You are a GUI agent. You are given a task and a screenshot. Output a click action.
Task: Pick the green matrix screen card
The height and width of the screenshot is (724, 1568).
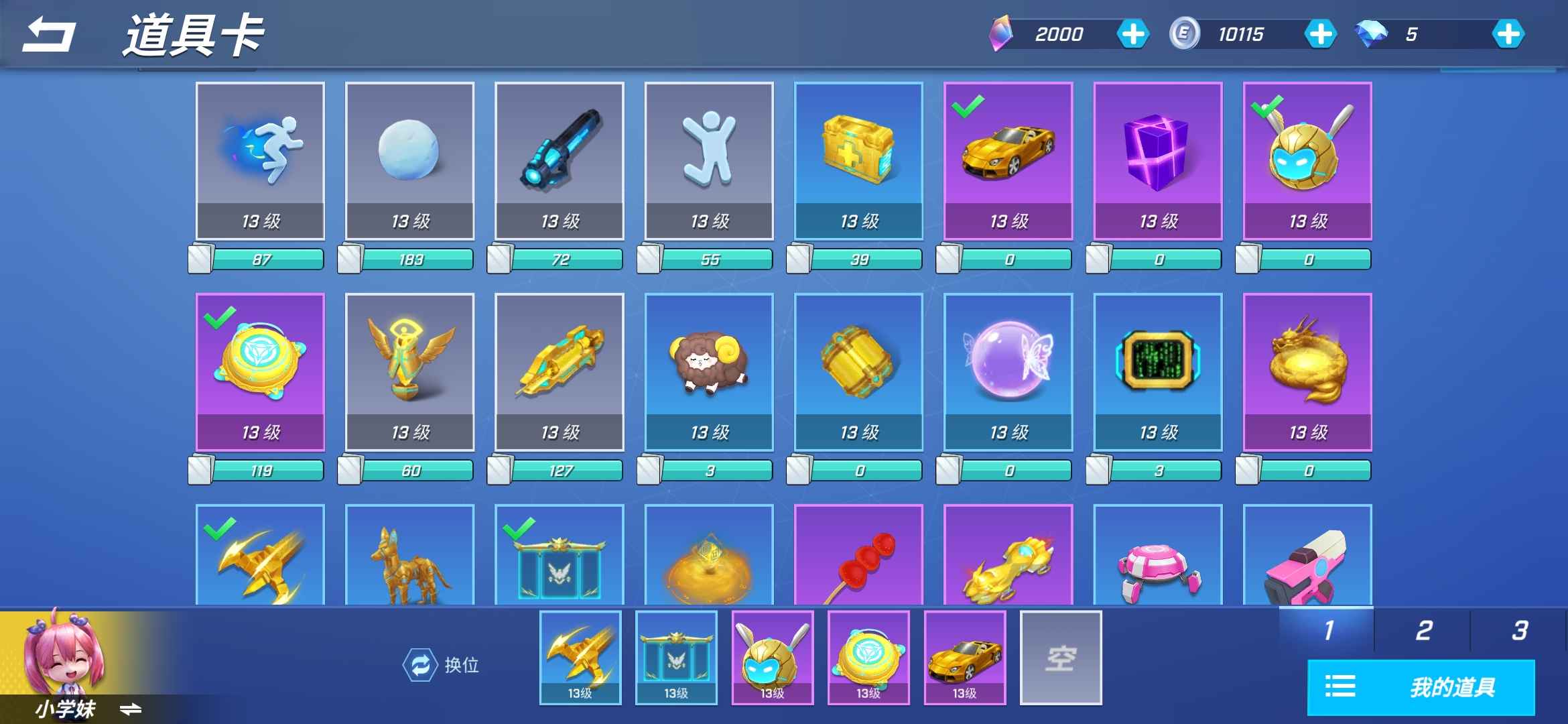(1157, 372)
